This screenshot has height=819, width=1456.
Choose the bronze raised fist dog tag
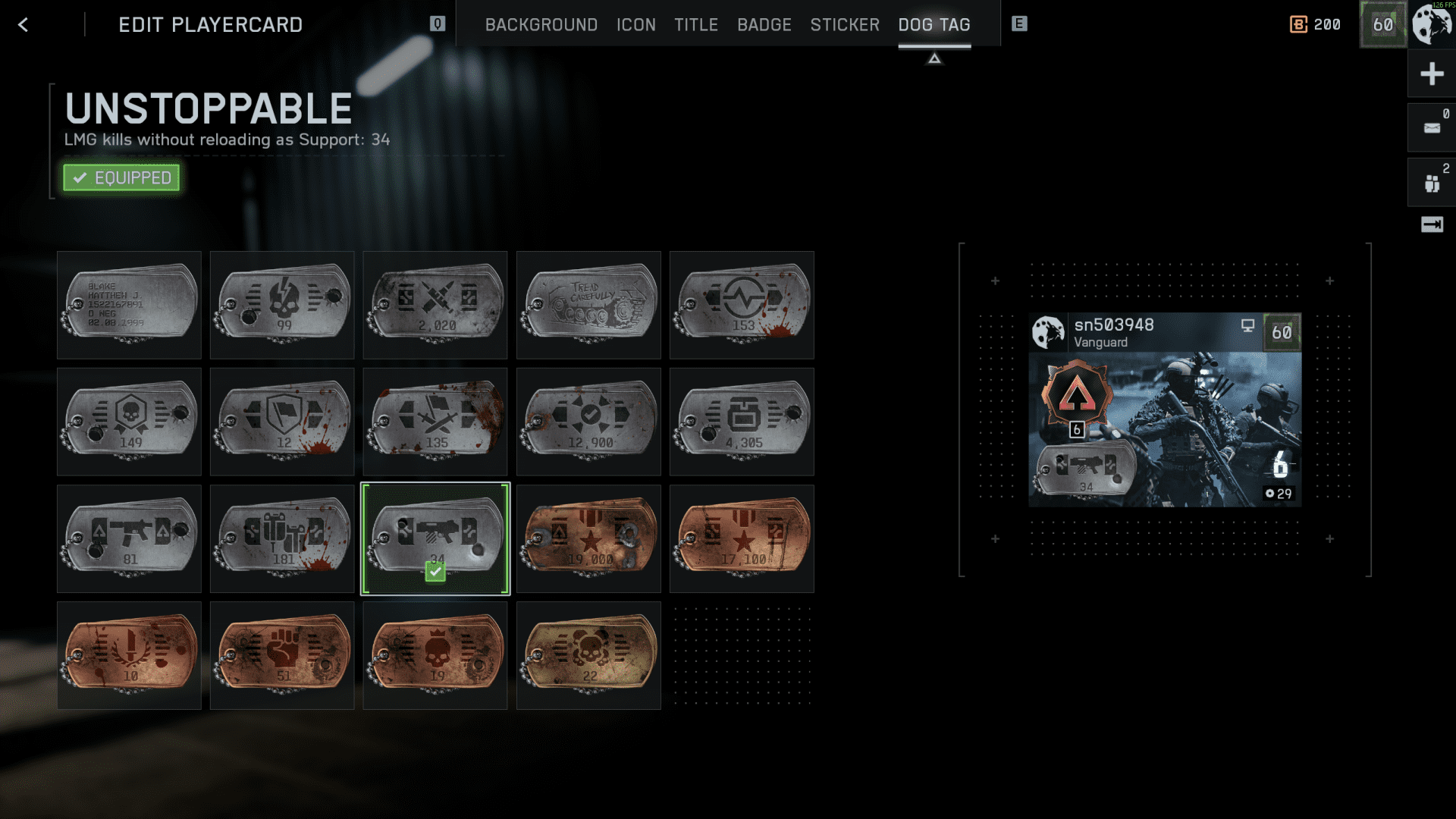point(282,655)
